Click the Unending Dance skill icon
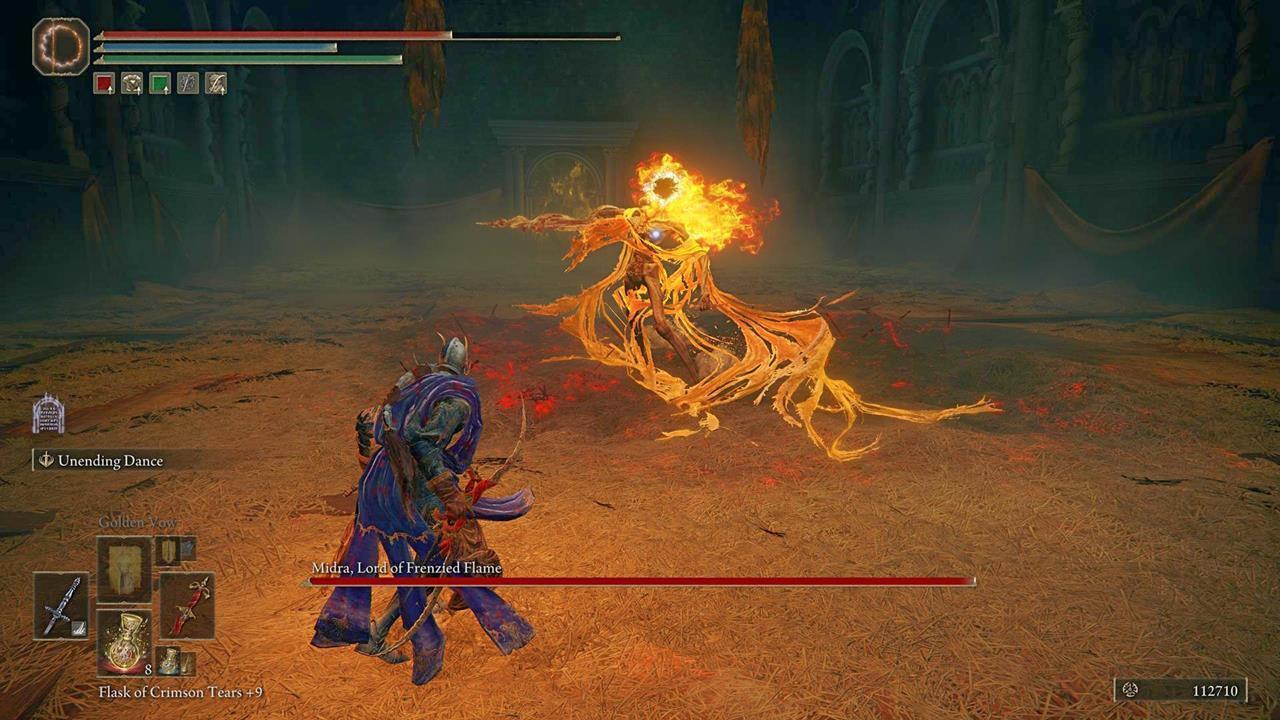The width and height of the screenshot is (1280, 720). (47, 461)
